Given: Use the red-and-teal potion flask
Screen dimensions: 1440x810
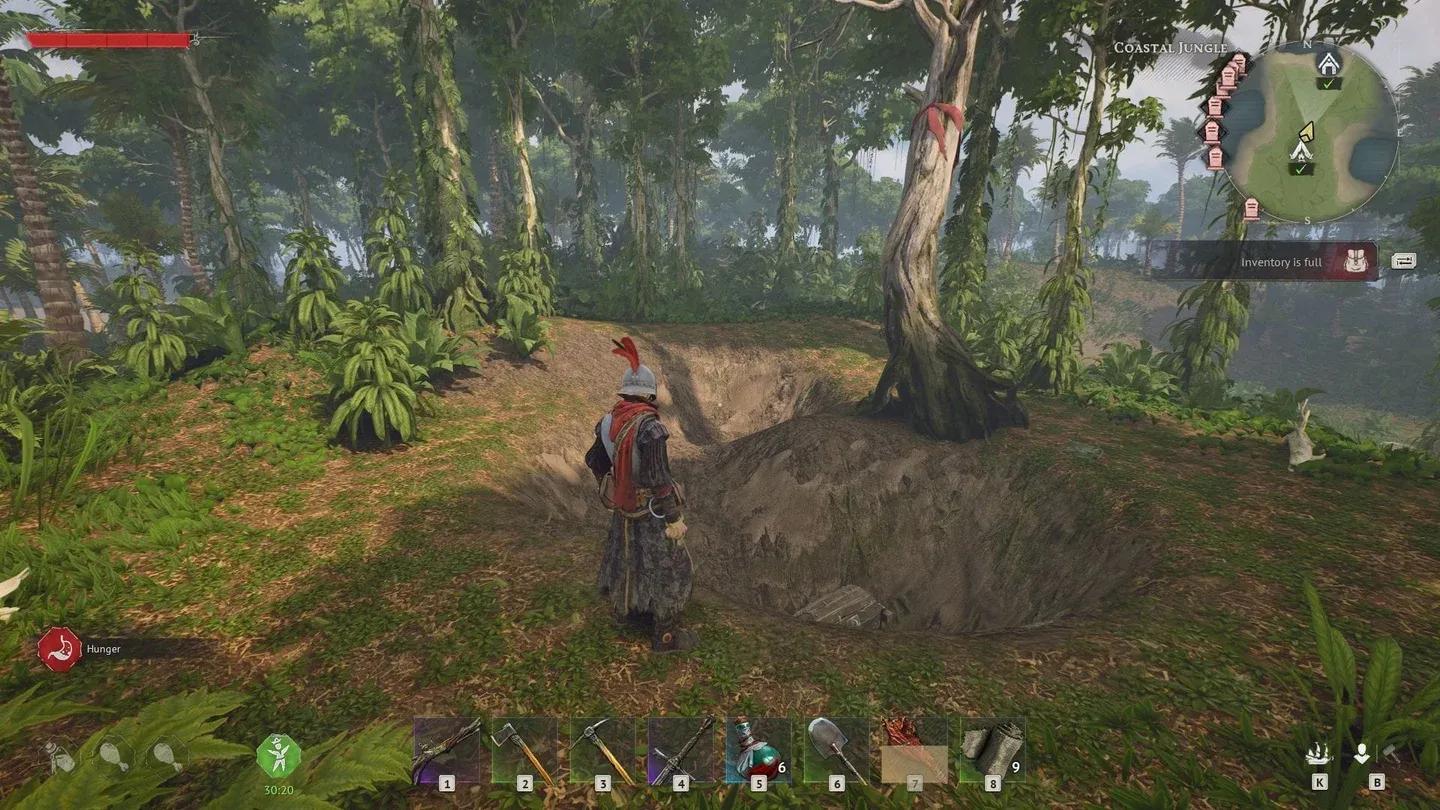Looking at the screenshot, I should pyautogui.click(x=758, y=750).
